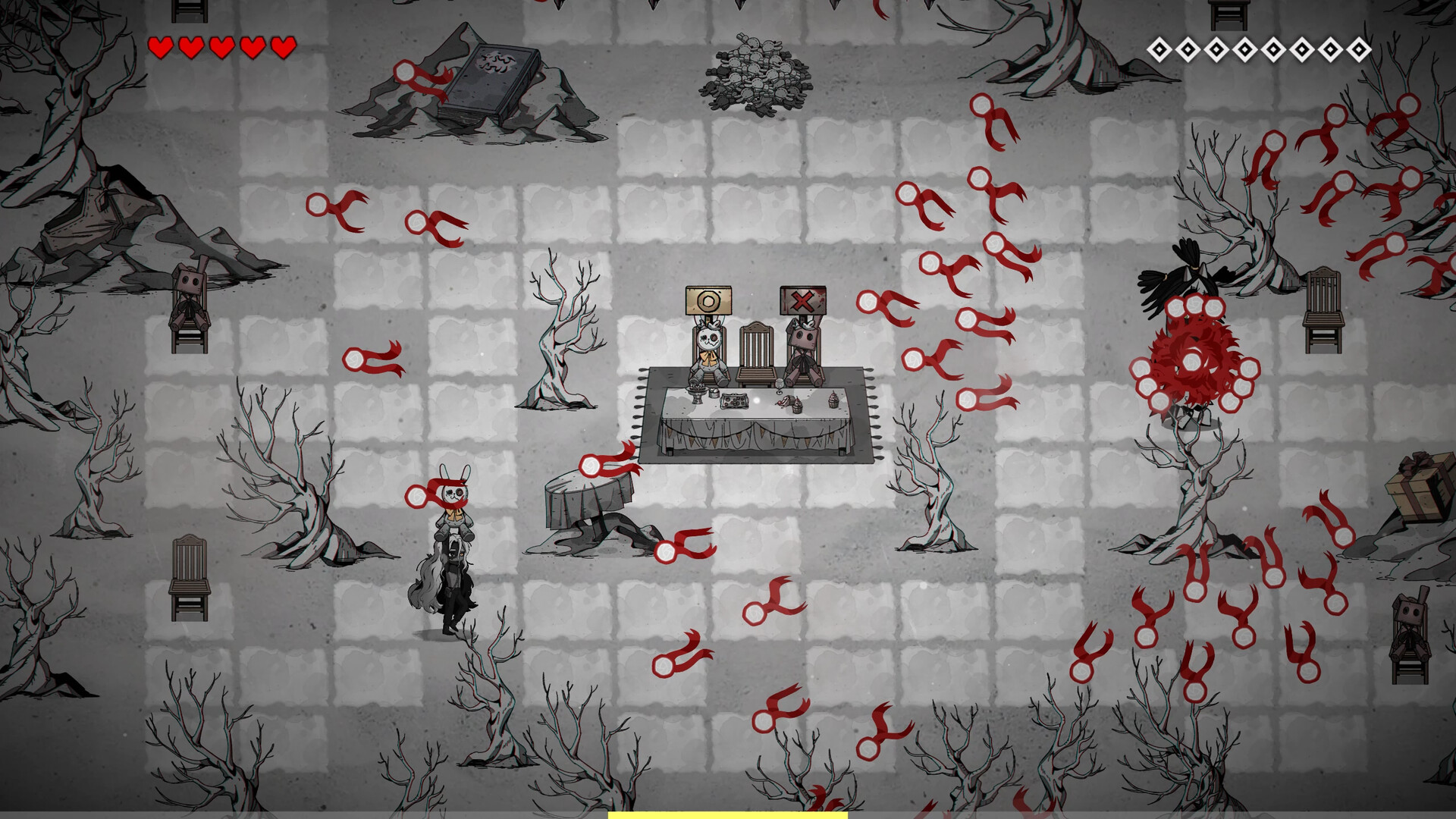The image size is (1456, 819).
Task: Click the red X sign at the table
Action: pyautogui.click(x=804, y=301)
